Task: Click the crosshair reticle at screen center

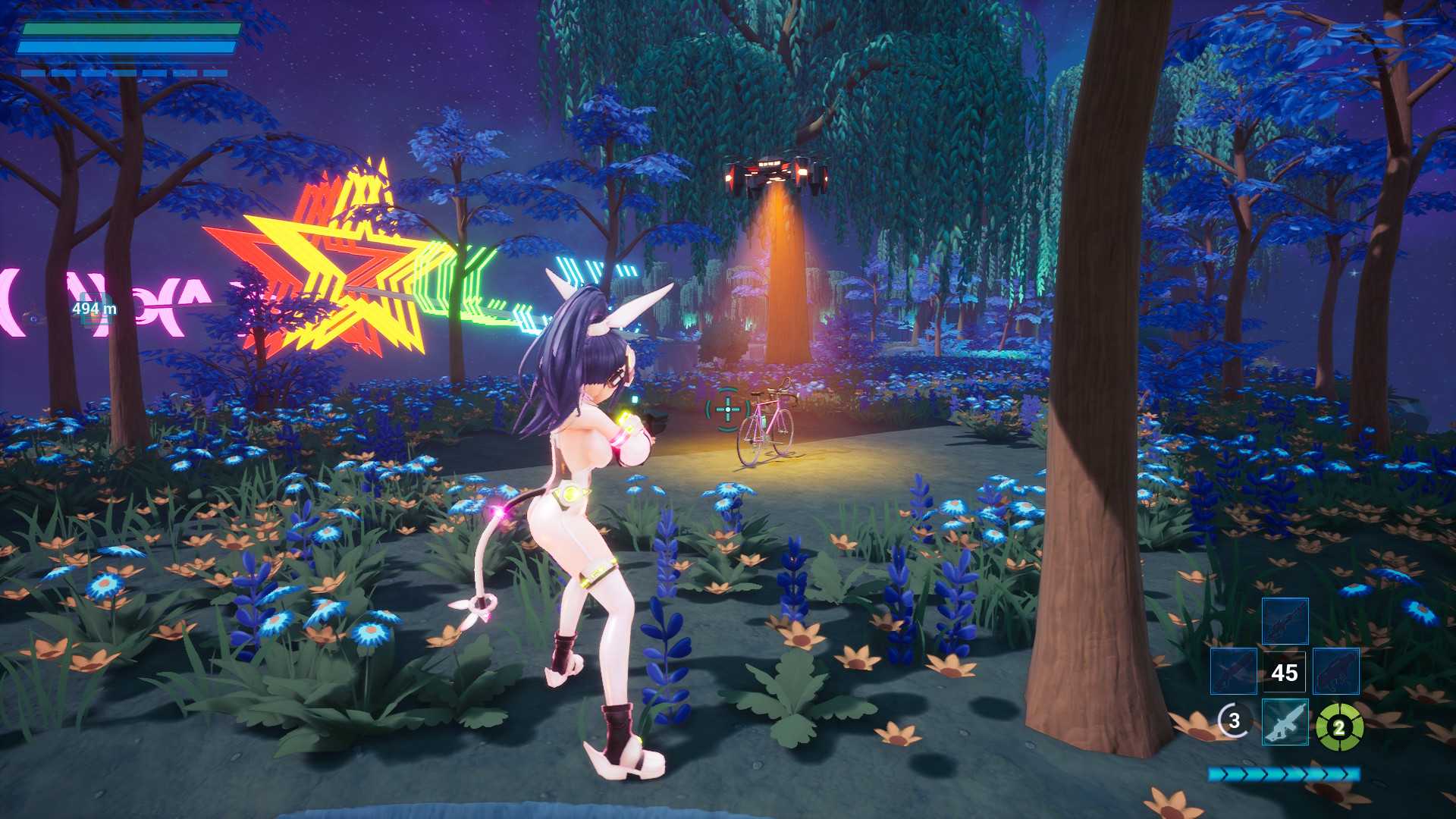Action: coord(726,408)
